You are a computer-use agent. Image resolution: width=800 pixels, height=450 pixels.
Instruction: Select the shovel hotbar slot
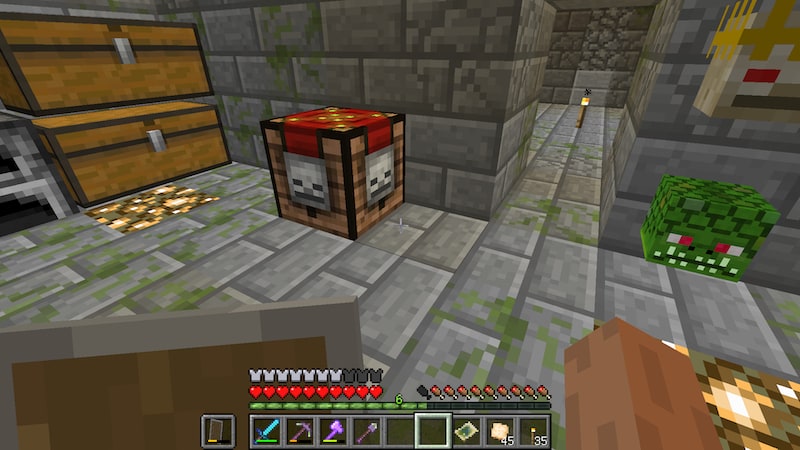[367, 431]
